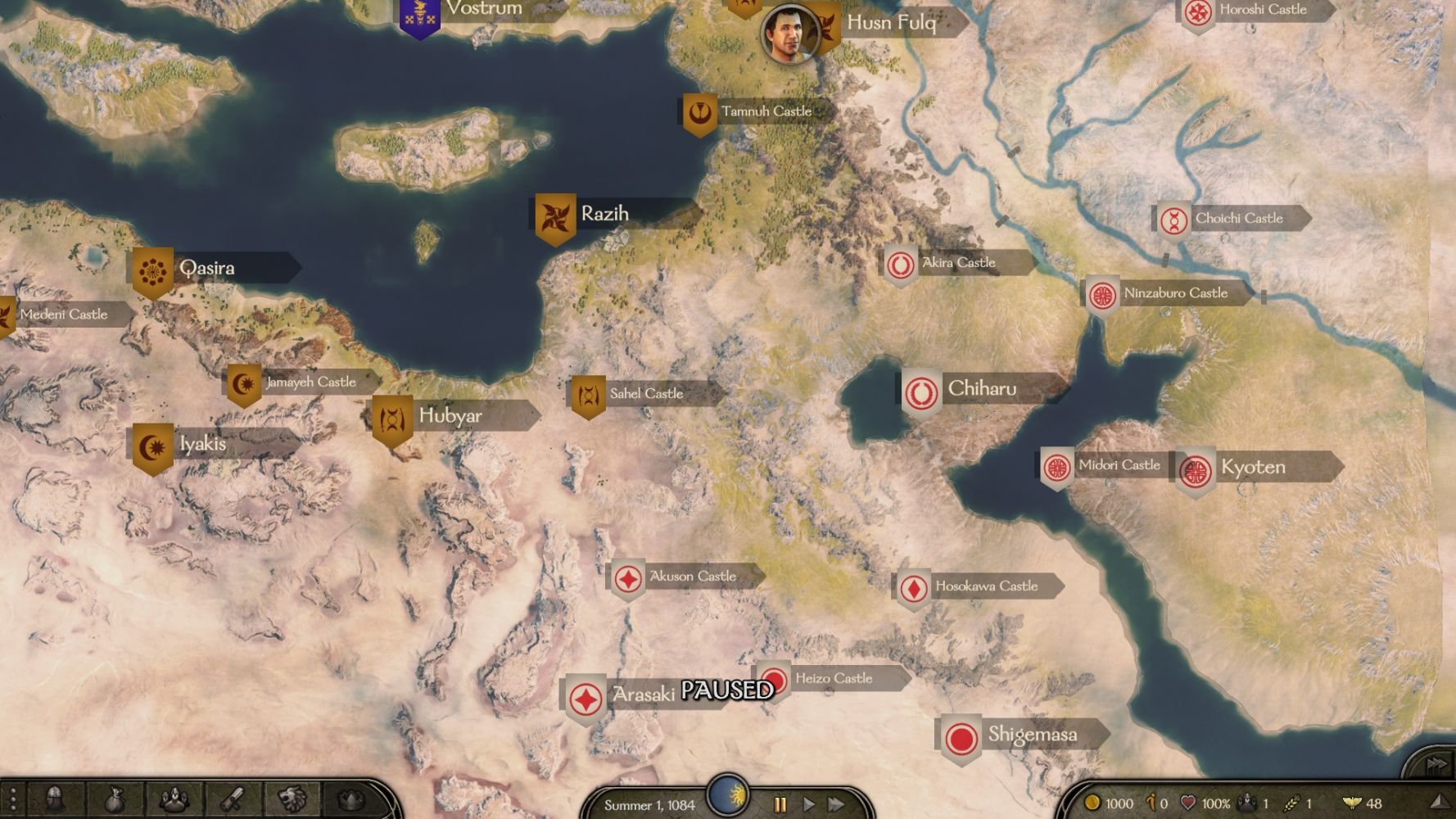
Task: Open the quests scroll icon
Action: click(x=233, y=799)
